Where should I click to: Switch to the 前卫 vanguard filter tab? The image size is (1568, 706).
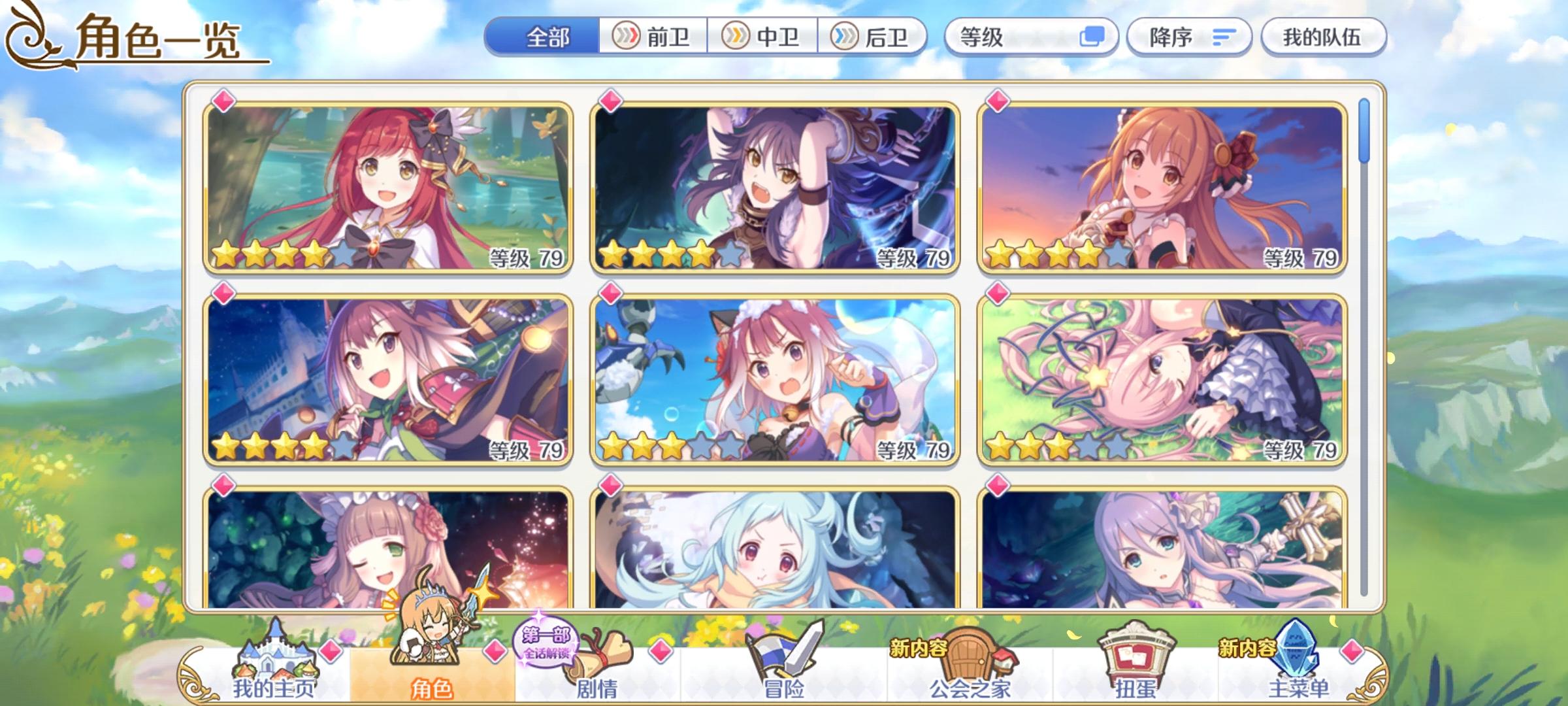(x=653, y=37)
